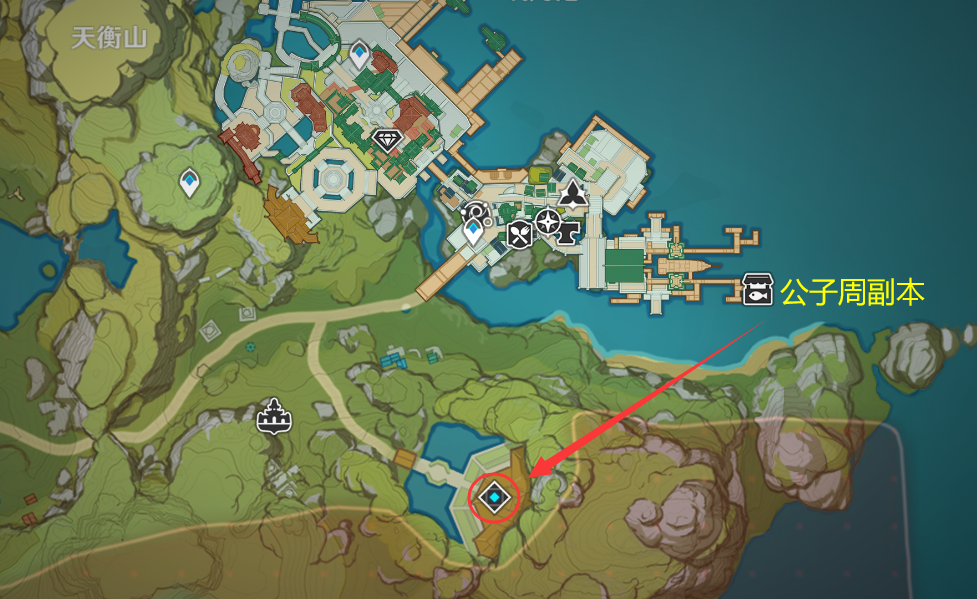Choose the Adventurers' Guild compass marker
Image resolution: width=977 pixels, height=599 pixels.
546,220
